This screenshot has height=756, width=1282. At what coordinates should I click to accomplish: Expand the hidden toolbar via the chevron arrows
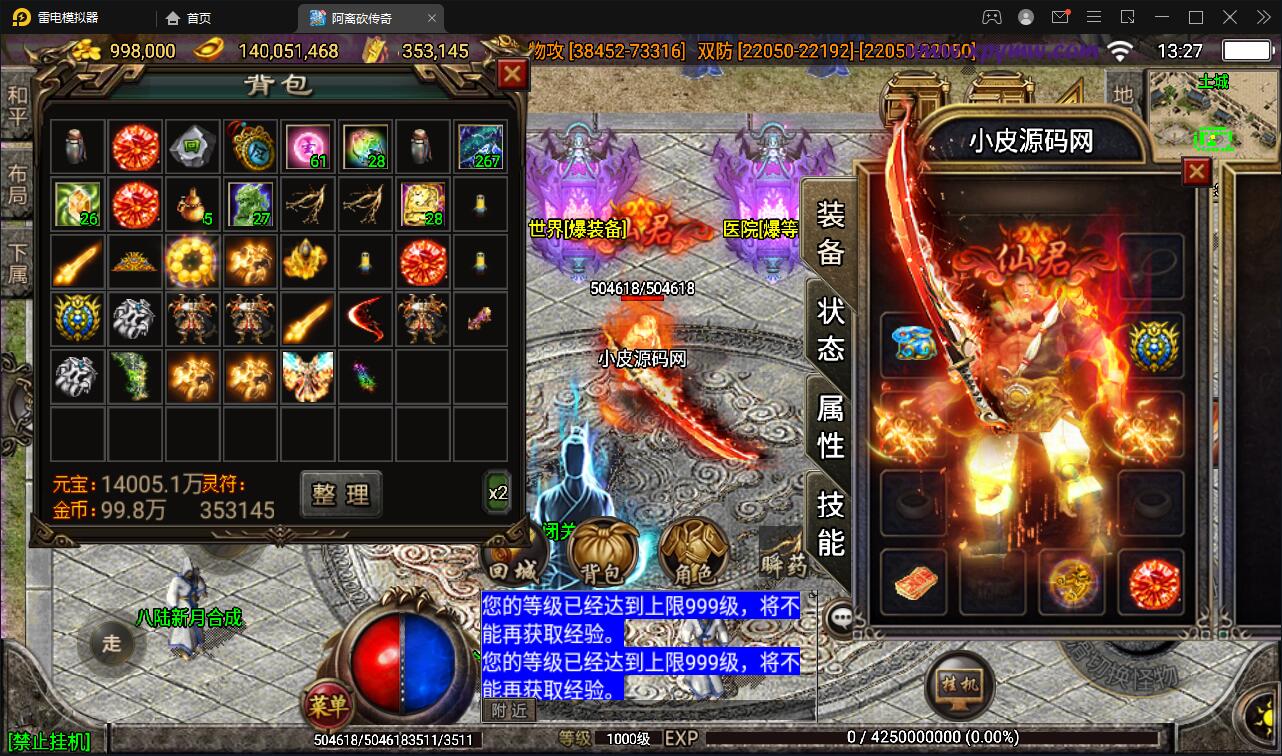click(1262, 17)
